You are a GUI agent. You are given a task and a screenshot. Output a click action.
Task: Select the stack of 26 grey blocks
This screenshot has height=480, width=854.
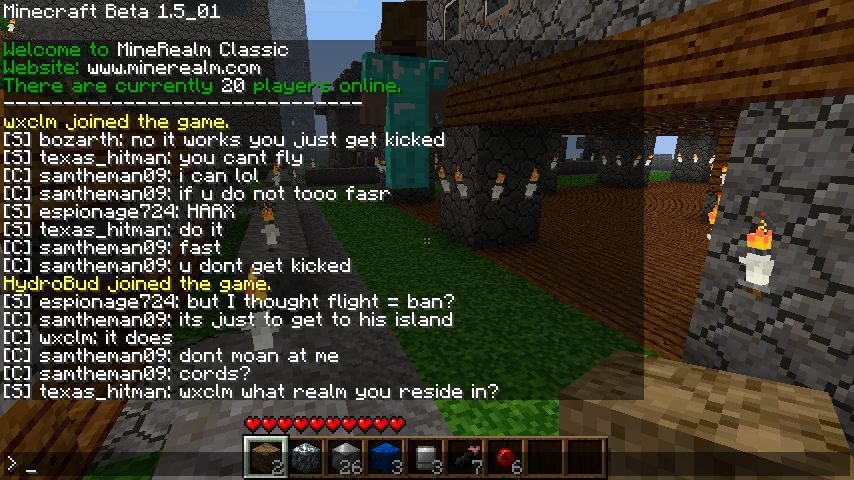[x=345, y=457]
